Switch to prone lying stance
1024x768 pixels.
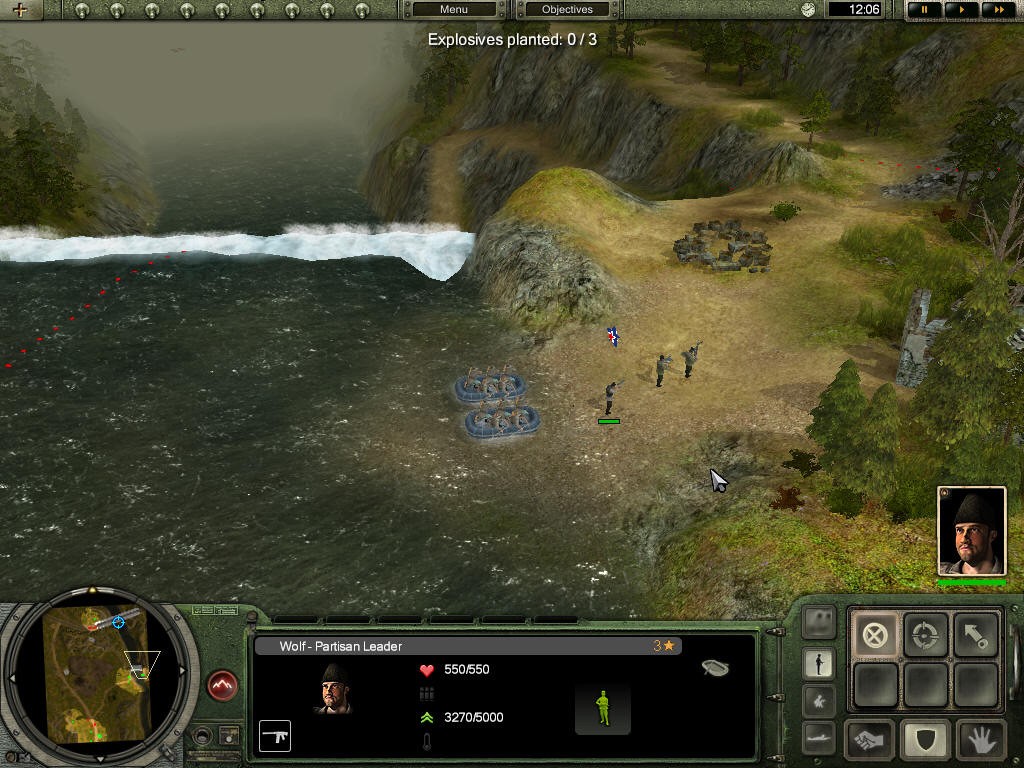click(x=819, y=737)
